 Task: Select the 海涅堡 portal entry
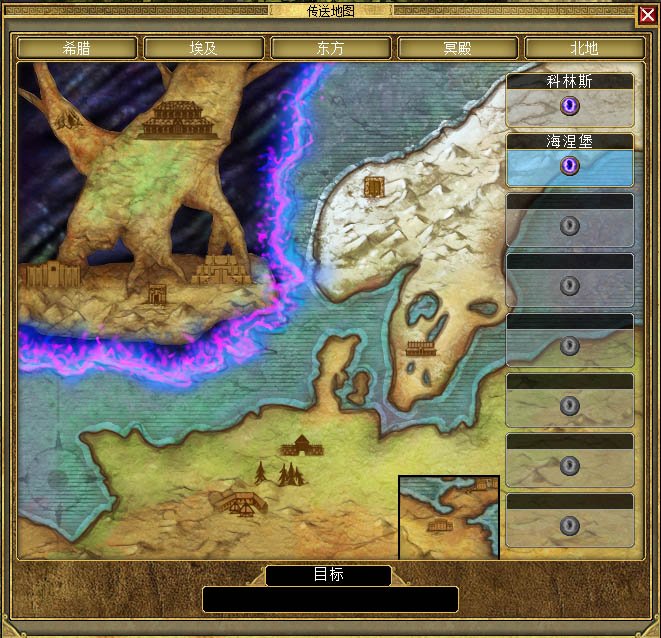click(570, 165)
